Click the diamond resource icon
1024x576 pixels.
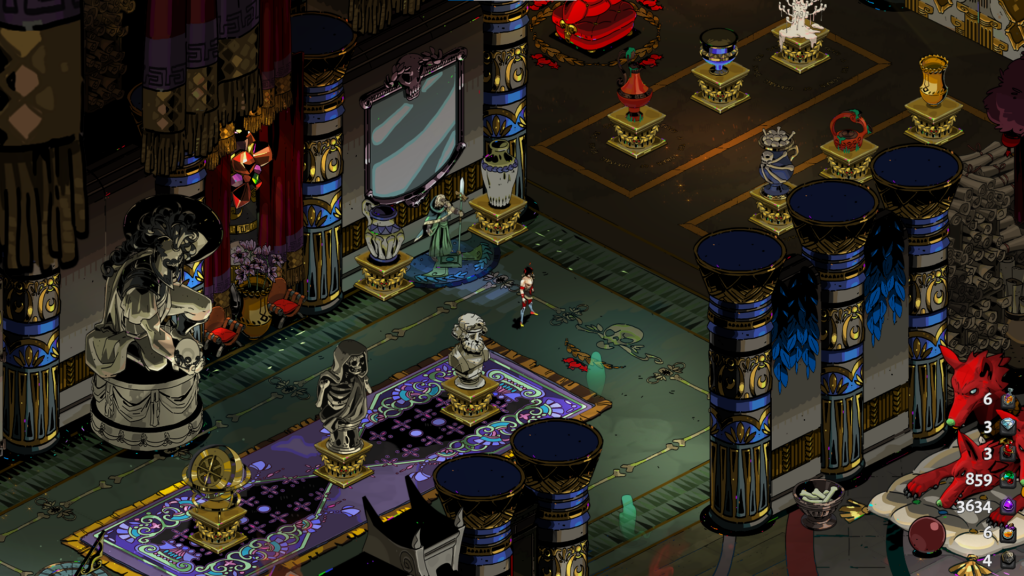point(1008,425)
